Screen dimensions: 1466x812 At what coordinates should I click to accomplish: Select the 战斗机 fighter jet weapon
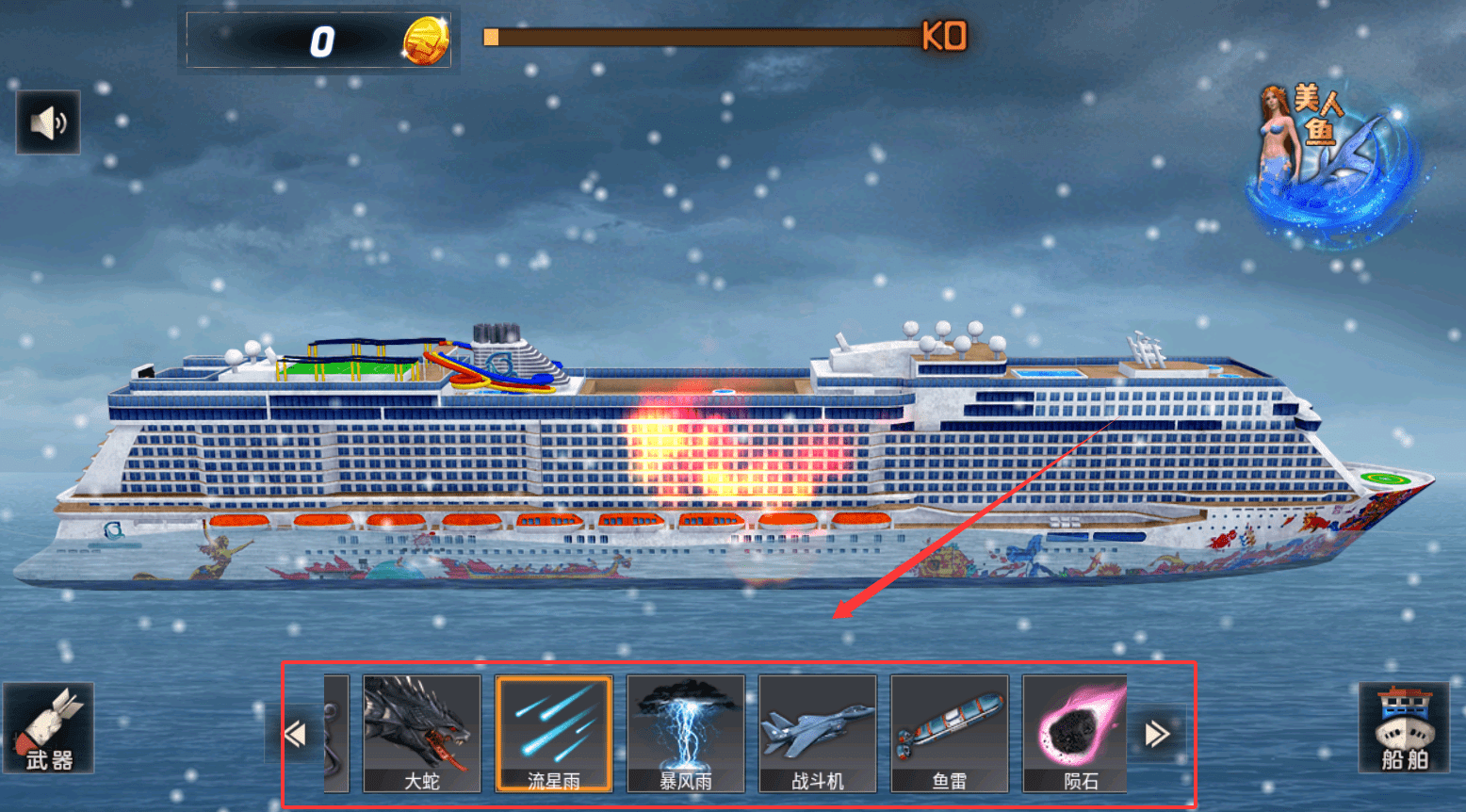[818, 734]
